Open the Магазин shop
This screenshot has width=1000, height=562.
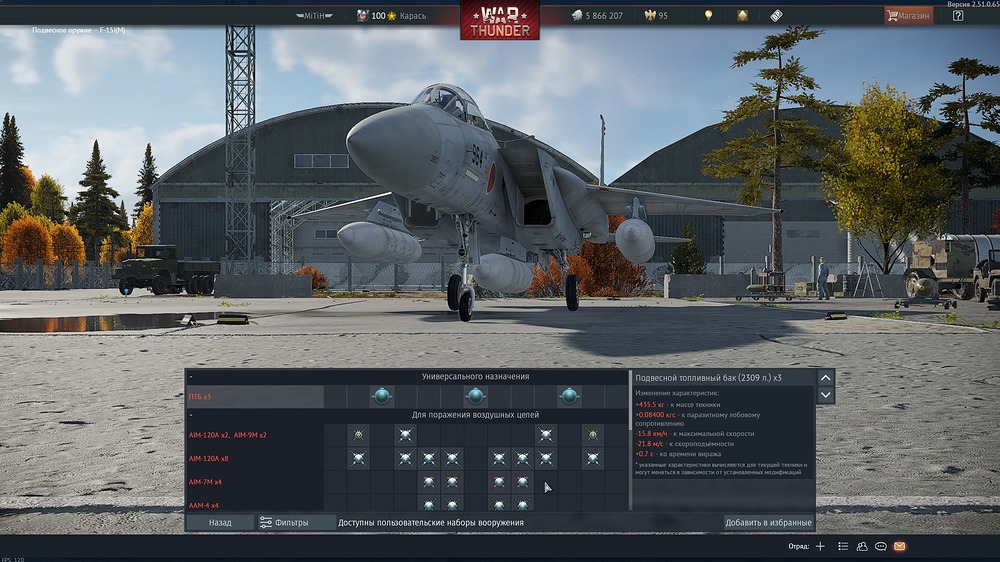tap(908, 16)
